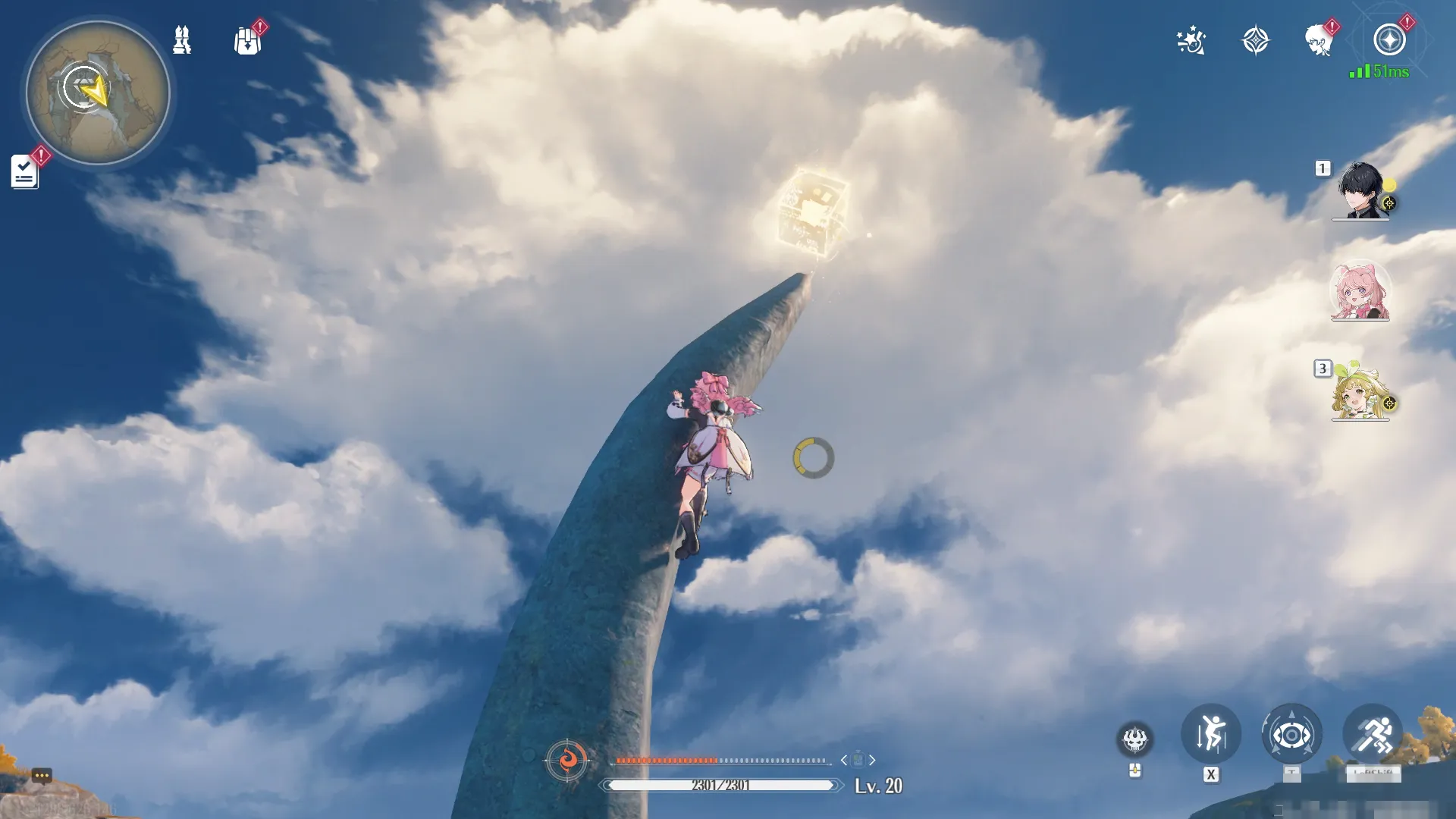Screen dimensions: 1456x819
Task: Click the right arrow beside the stamina bar
Action: pyautogui.click(x=873, y=760)
